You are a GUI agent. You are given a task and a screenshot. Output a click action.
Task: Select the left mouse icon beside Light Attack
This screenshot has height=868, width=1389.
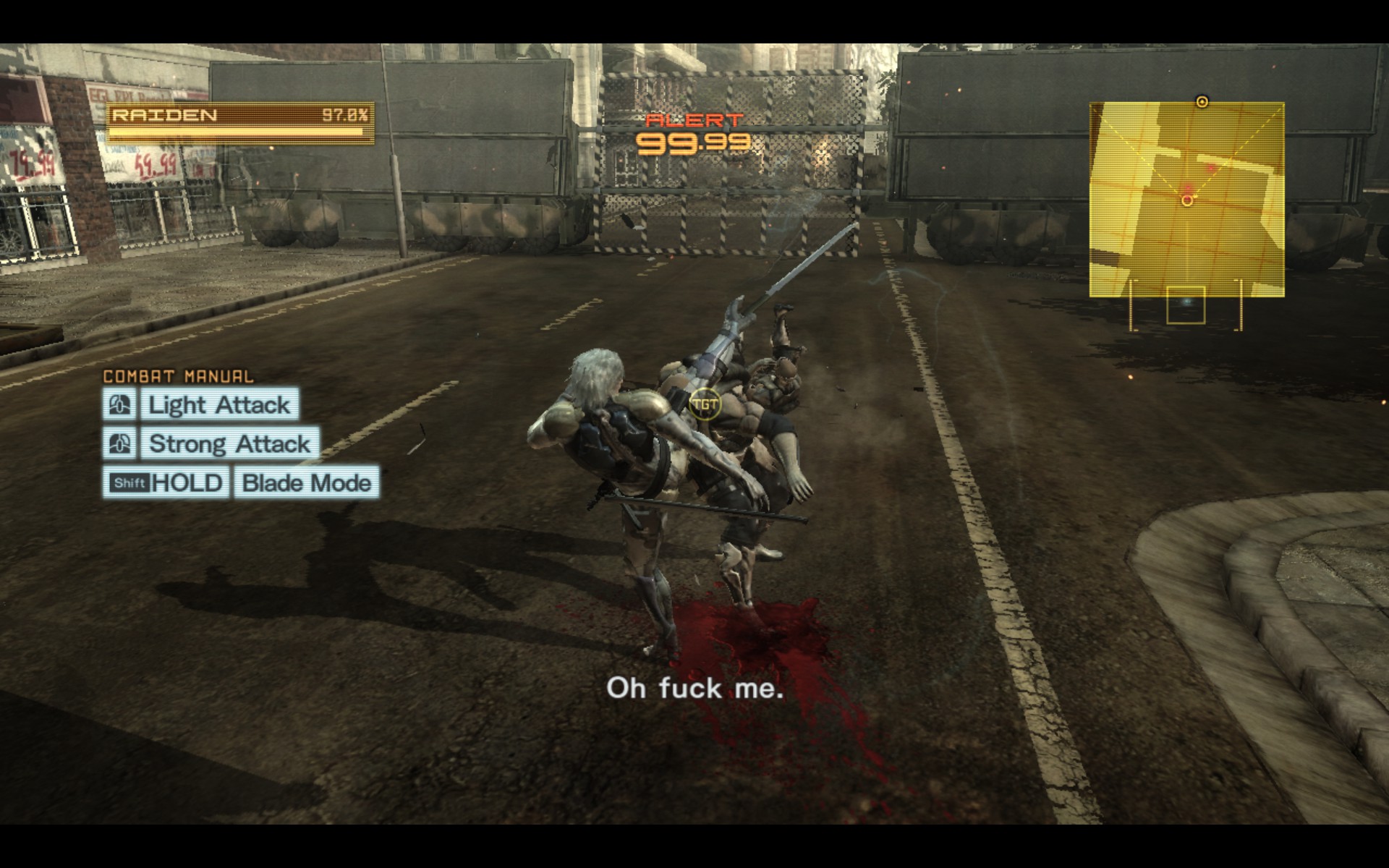tap(120, 405)
